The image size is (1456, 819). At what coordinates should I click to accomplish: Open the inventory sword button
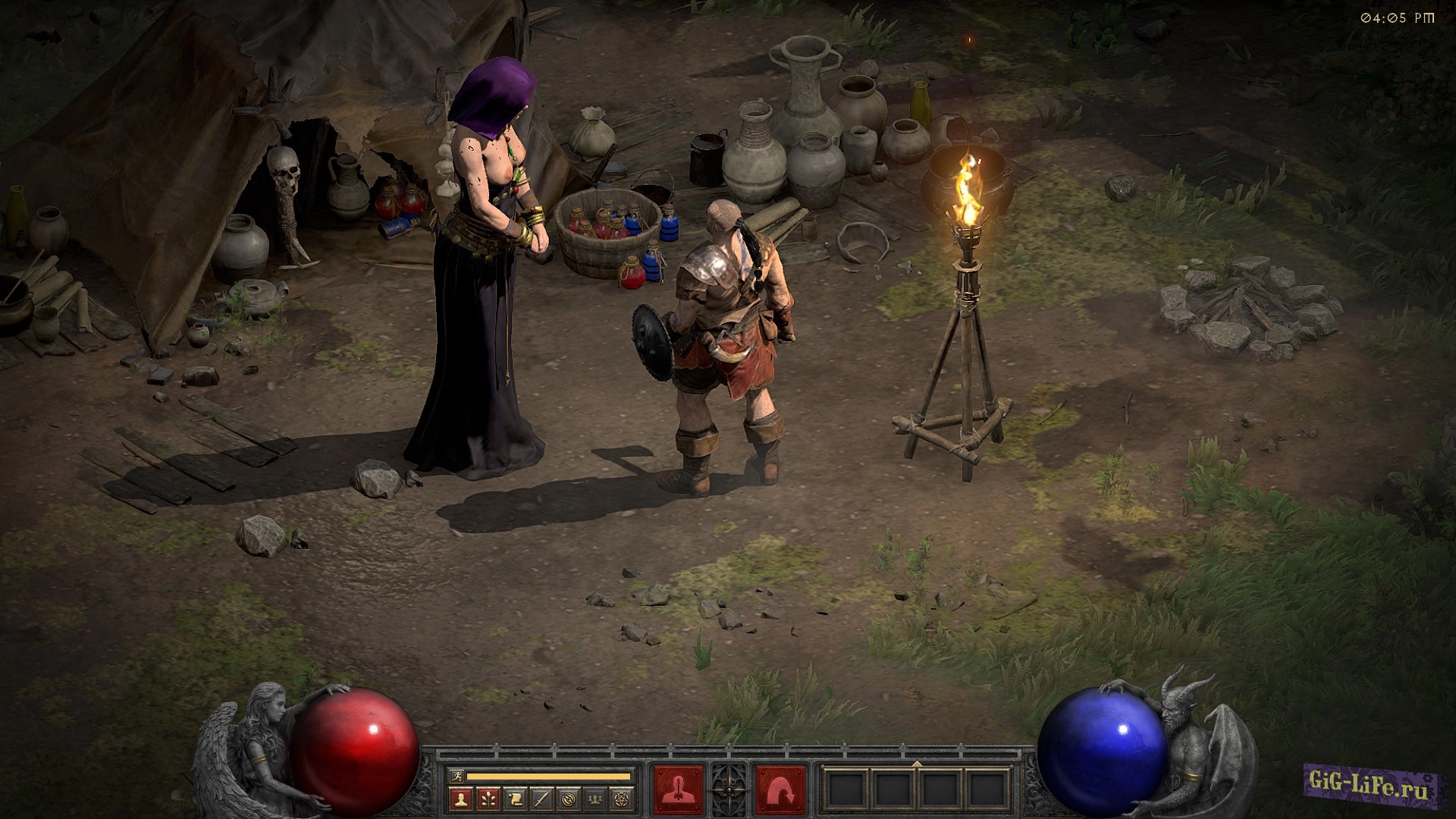541,799
